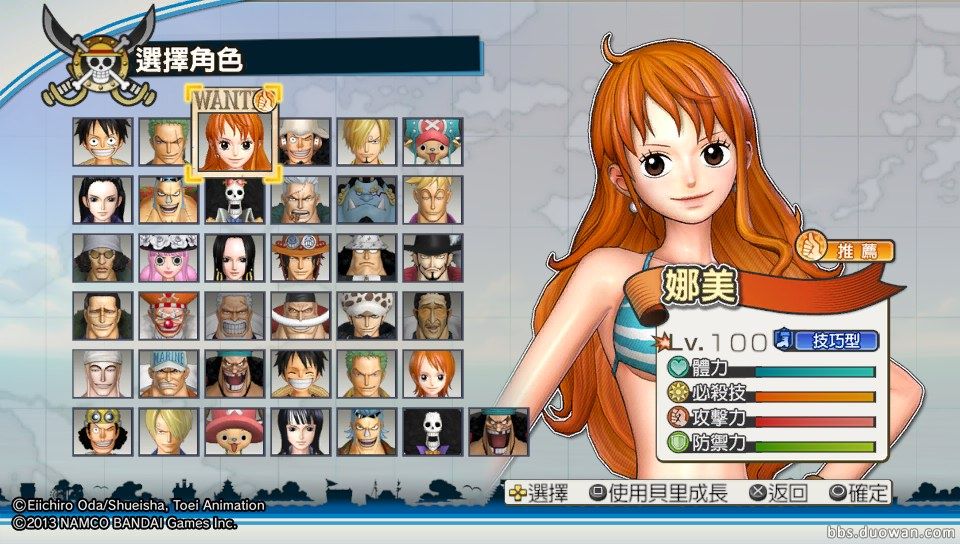Select Whitebeard's character tile
Image resolution: width=960 pixels, height=544 pixels.
(x=301, y=316)
